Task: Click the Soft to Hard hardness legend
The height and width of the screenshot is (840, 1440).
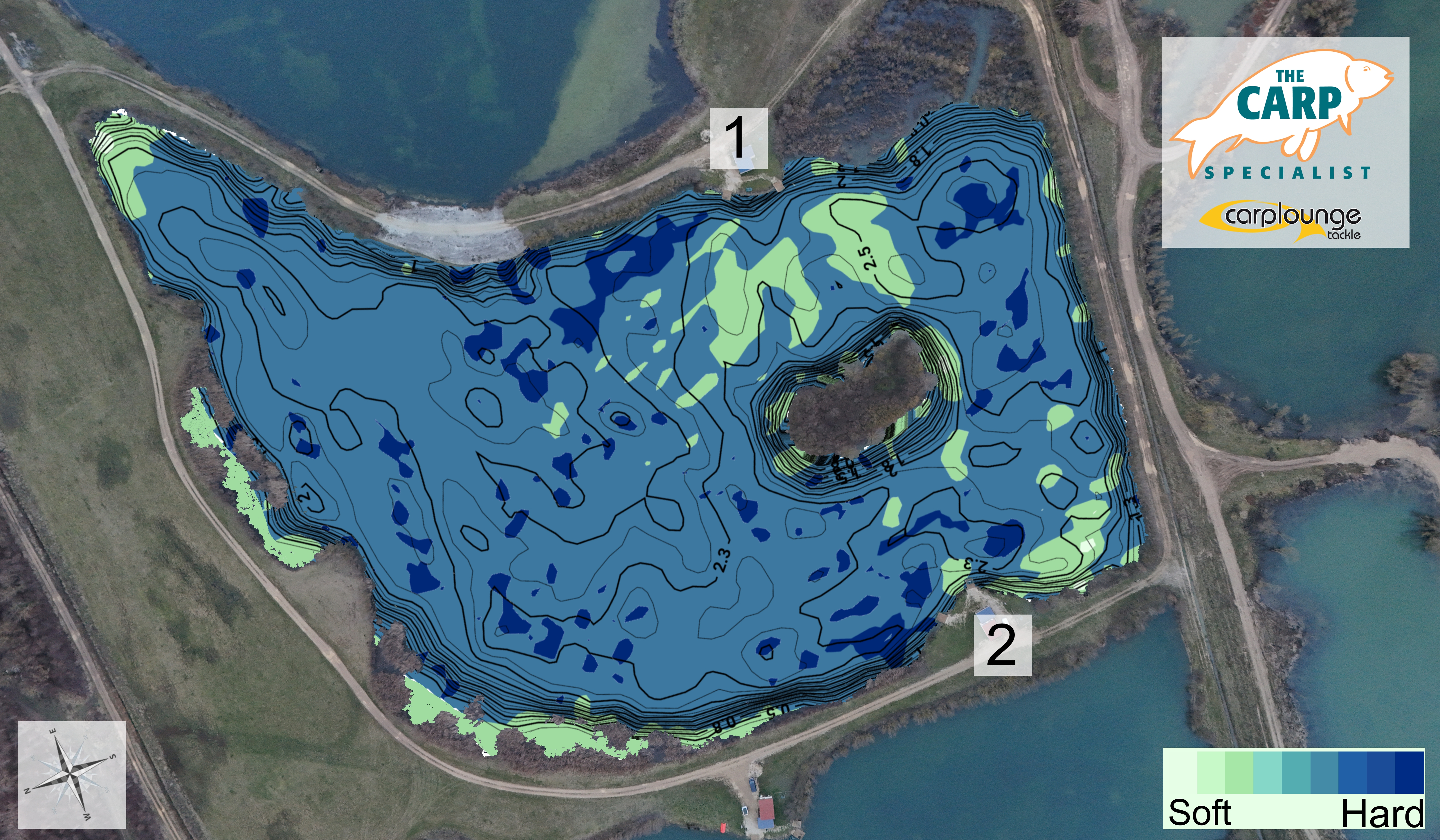Action: click(1294, 787)
